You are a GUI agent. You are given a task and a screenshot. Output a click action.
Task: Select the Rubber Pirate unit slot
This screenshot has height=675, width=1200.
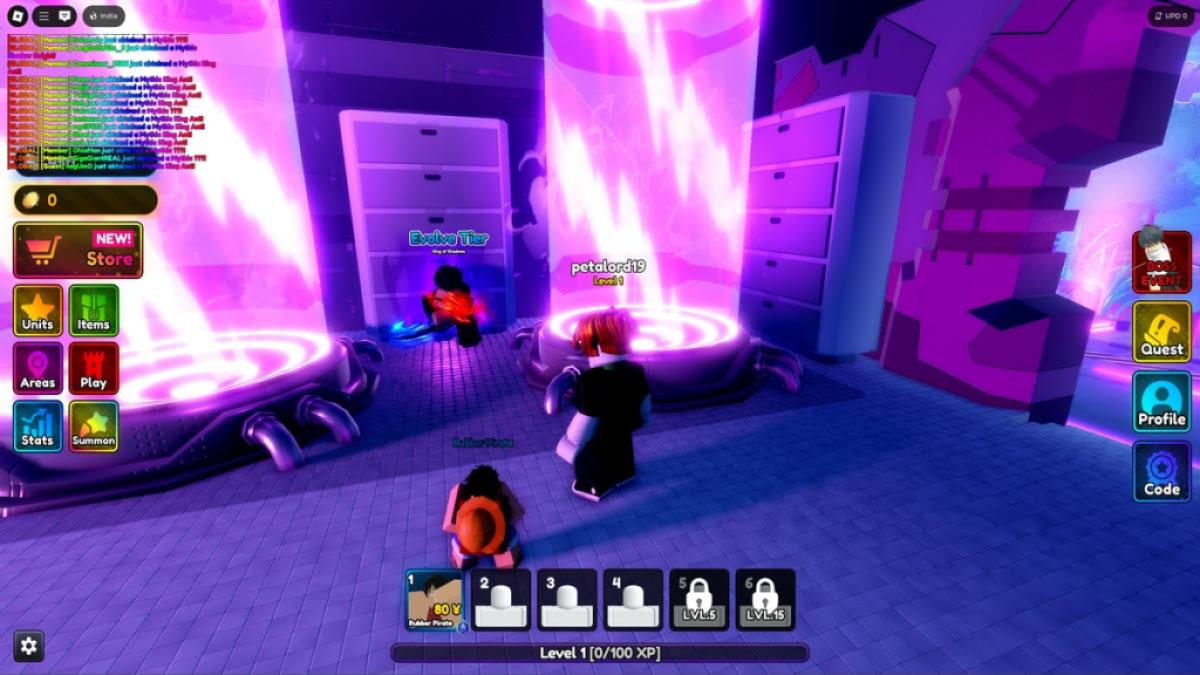point(435,600)
